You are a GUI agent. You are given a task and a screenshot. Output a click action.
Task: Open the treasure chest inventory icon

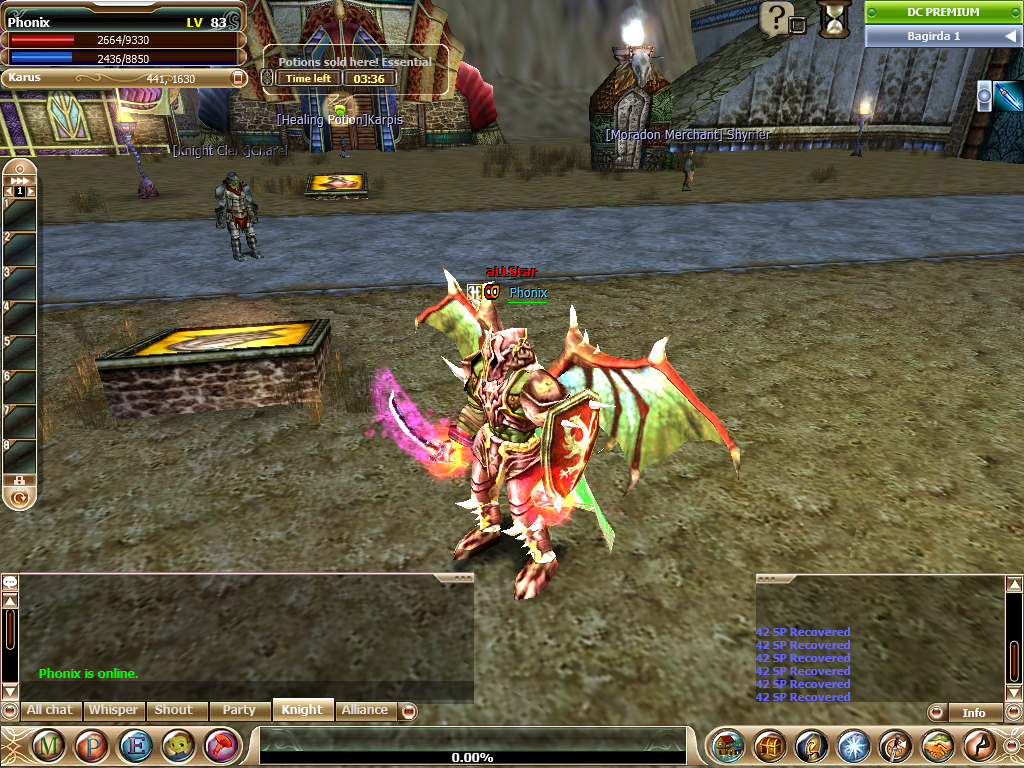(769, 745)
